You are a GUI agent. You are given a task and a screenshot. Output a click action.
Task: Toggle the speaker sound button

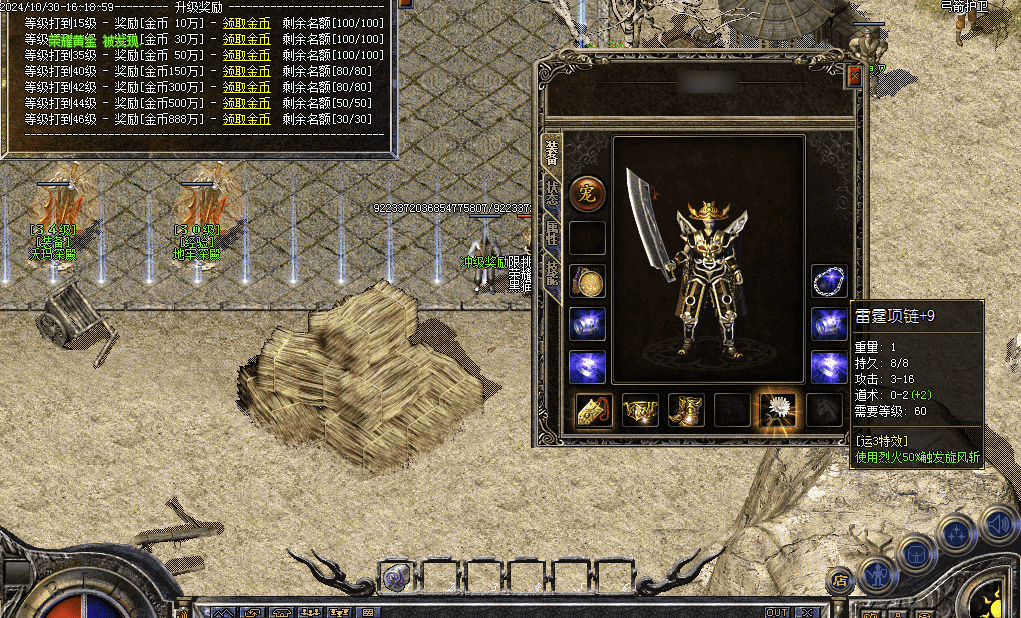click(997, 522)
